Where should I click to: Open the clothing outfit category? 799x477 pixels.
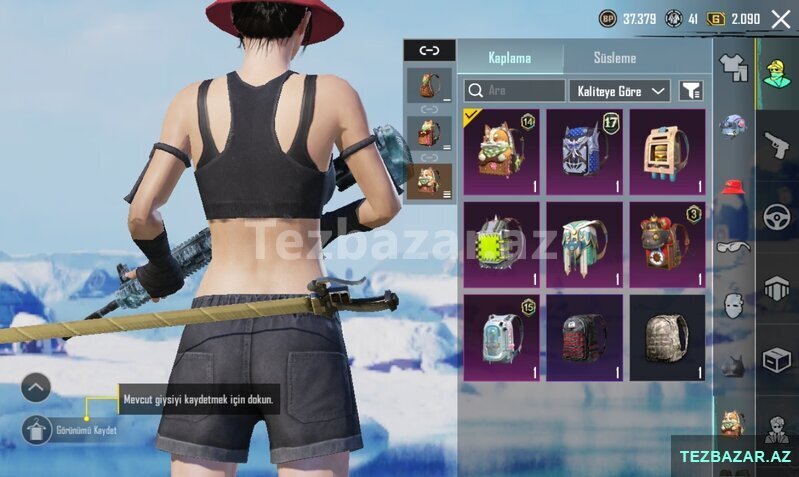733,67
